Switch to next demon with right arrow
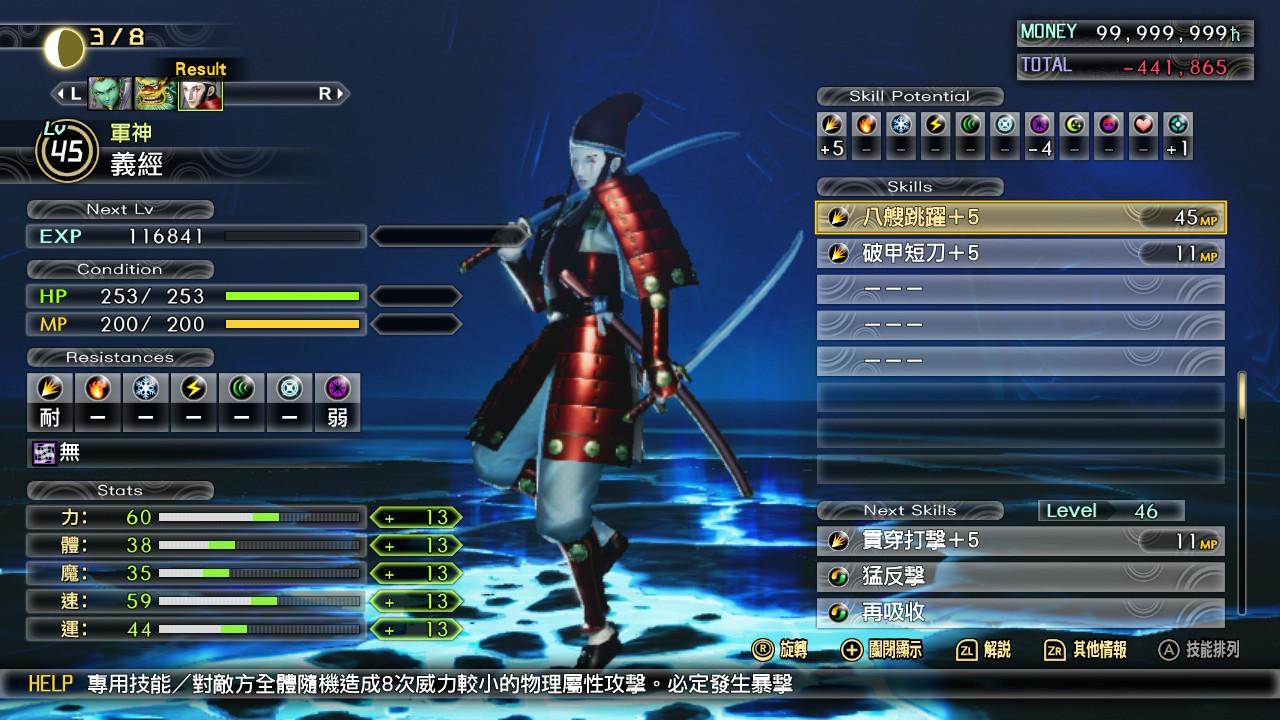This screenshot has width=1280, height=720. pyautogui.click(x=331, y=94)
